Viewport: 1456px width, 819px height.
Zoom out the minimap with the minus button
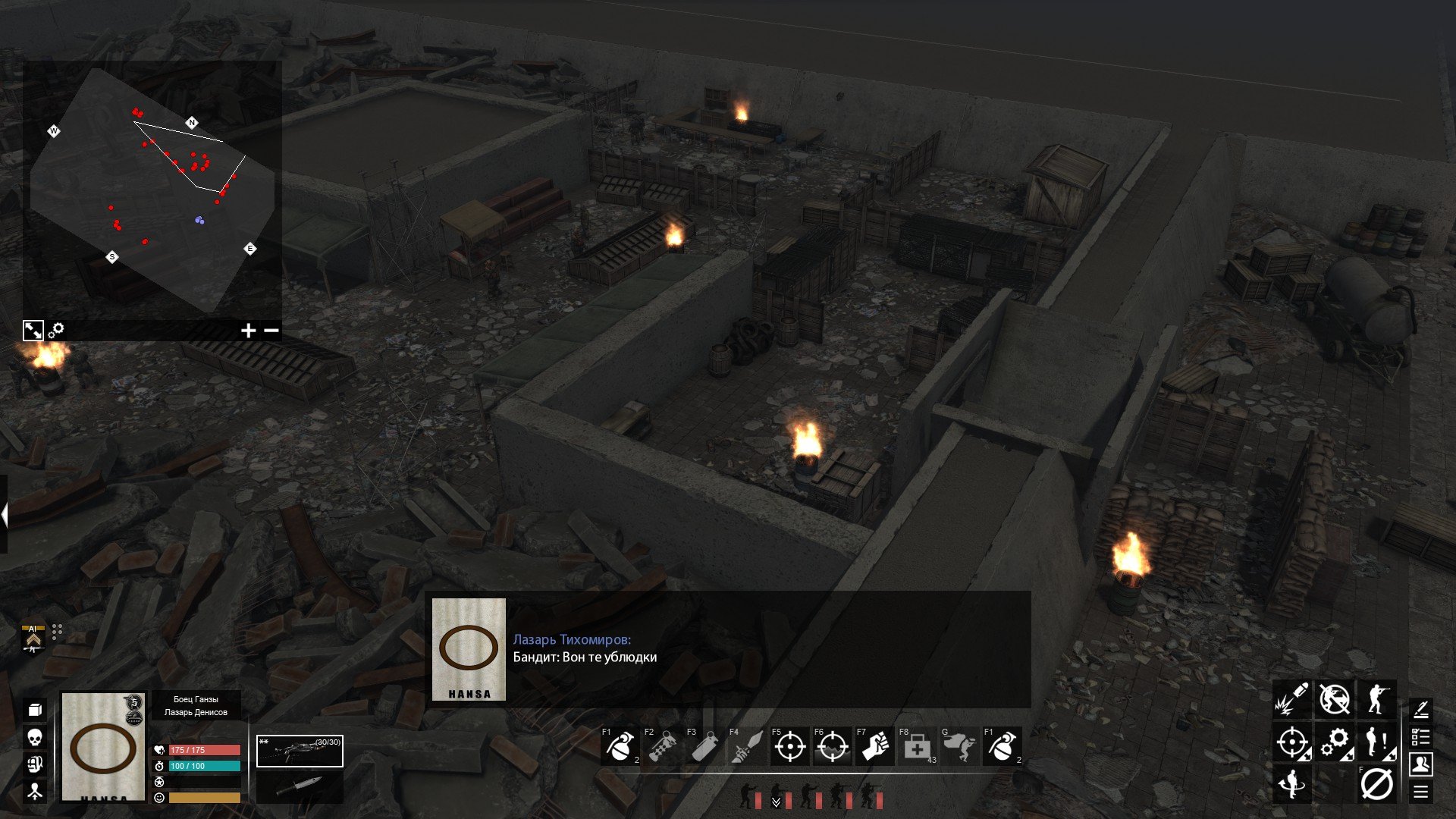[x=271, y=331]
